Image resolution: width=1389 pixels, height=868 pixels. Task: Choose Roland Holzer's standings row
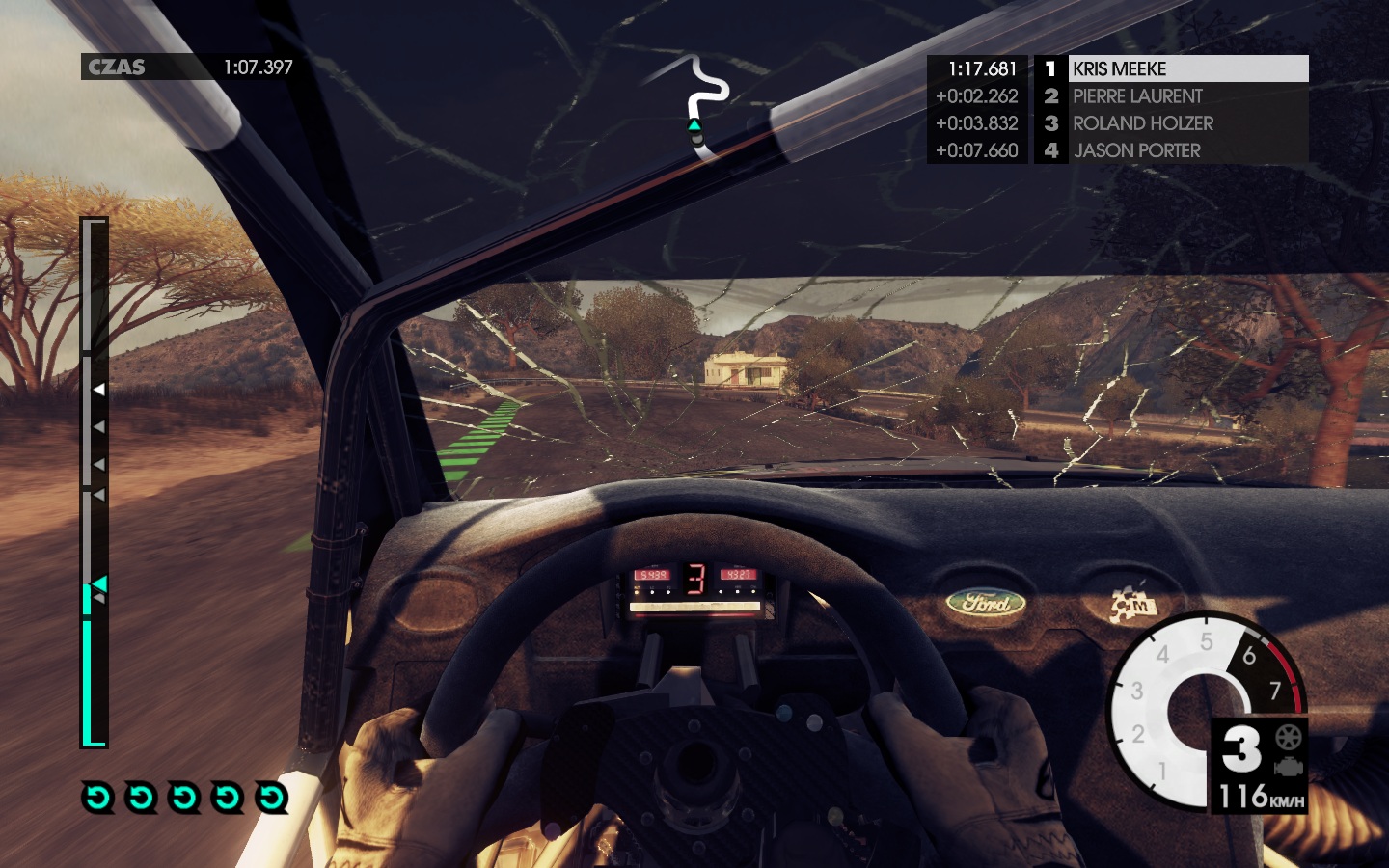pos(1143,123)
